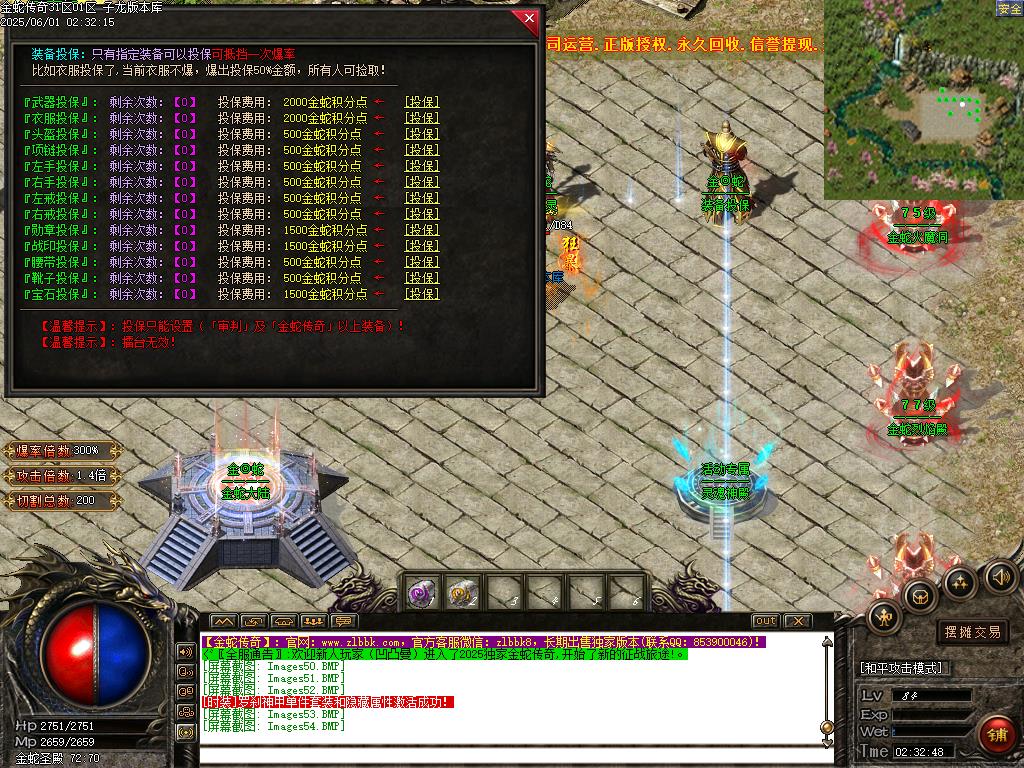The height and width of the screenshot is (768, 1024).
Task: Click 投保 beside 靴子投保 boots row
Action: tap(421, 278)
